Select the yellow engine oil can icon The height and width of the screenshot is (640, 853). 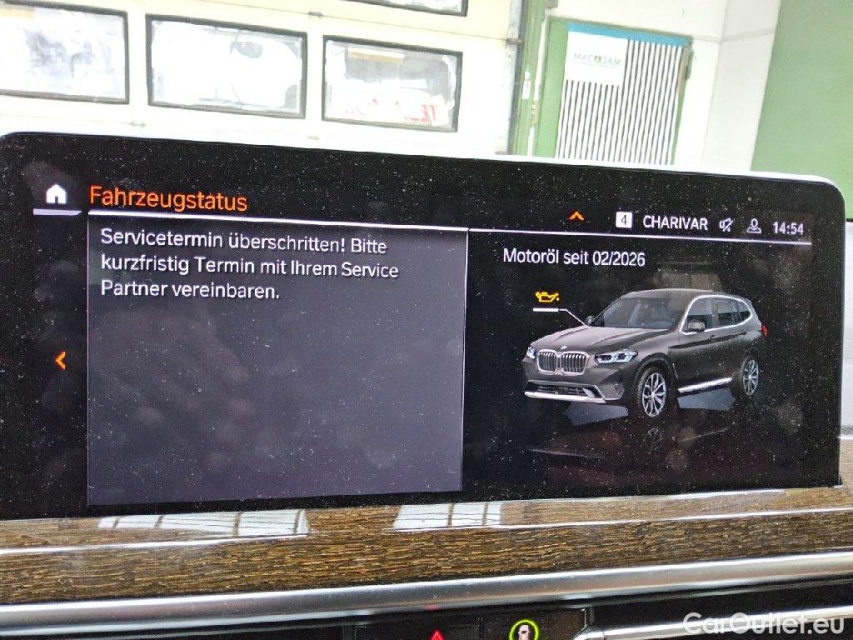click(x=546, y=297)
